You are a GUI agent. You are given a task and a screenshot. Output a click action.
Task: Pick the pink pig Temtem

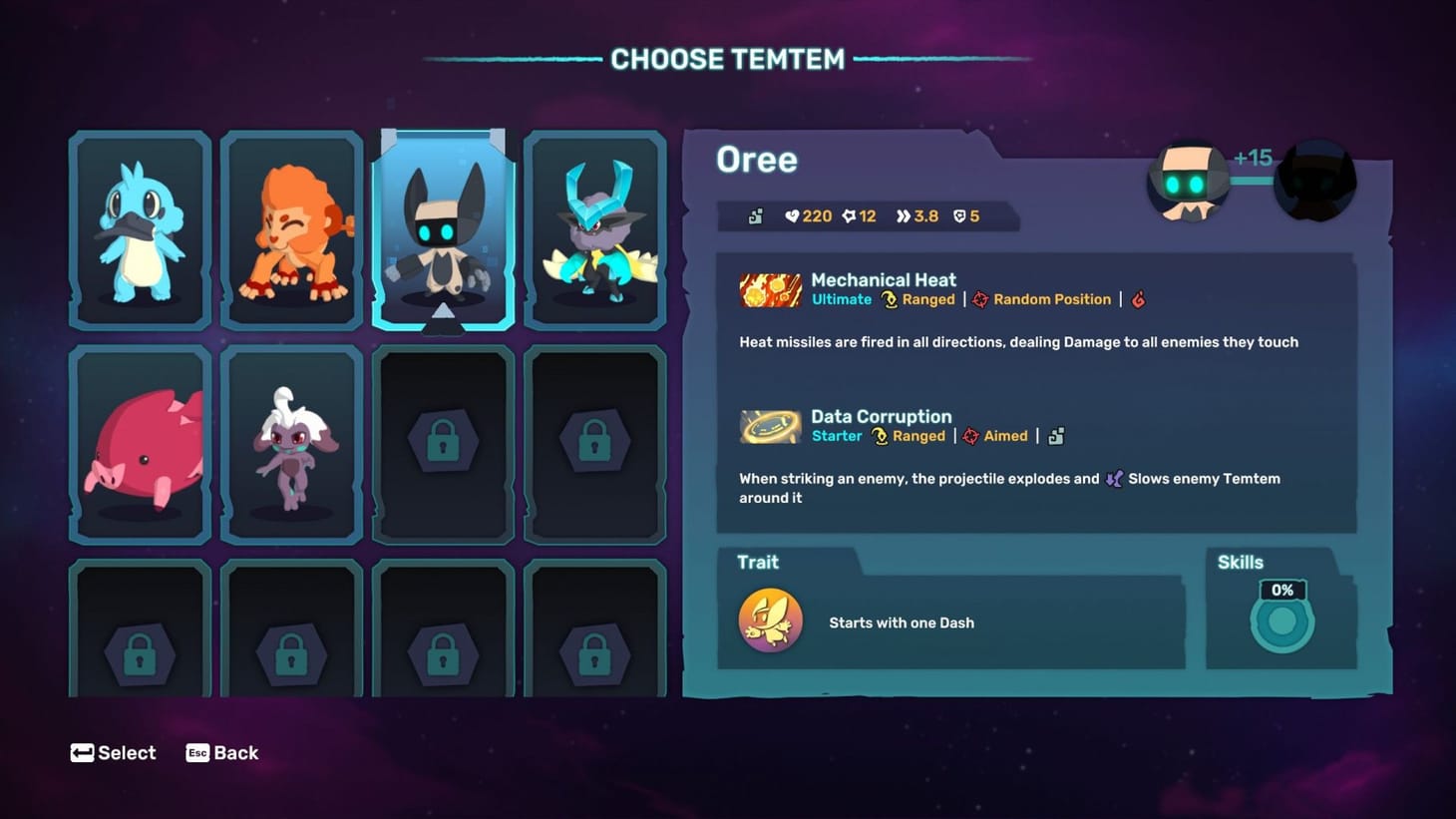[x=140, y=442]
